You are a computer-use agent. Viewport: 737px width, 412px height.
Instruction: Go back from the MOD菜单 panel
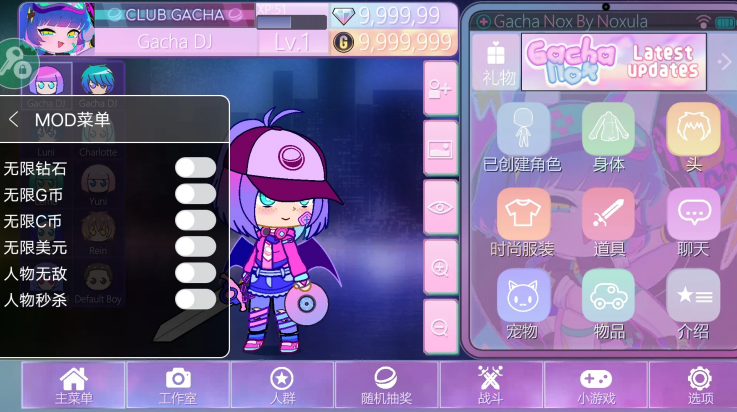click(14, 120)
